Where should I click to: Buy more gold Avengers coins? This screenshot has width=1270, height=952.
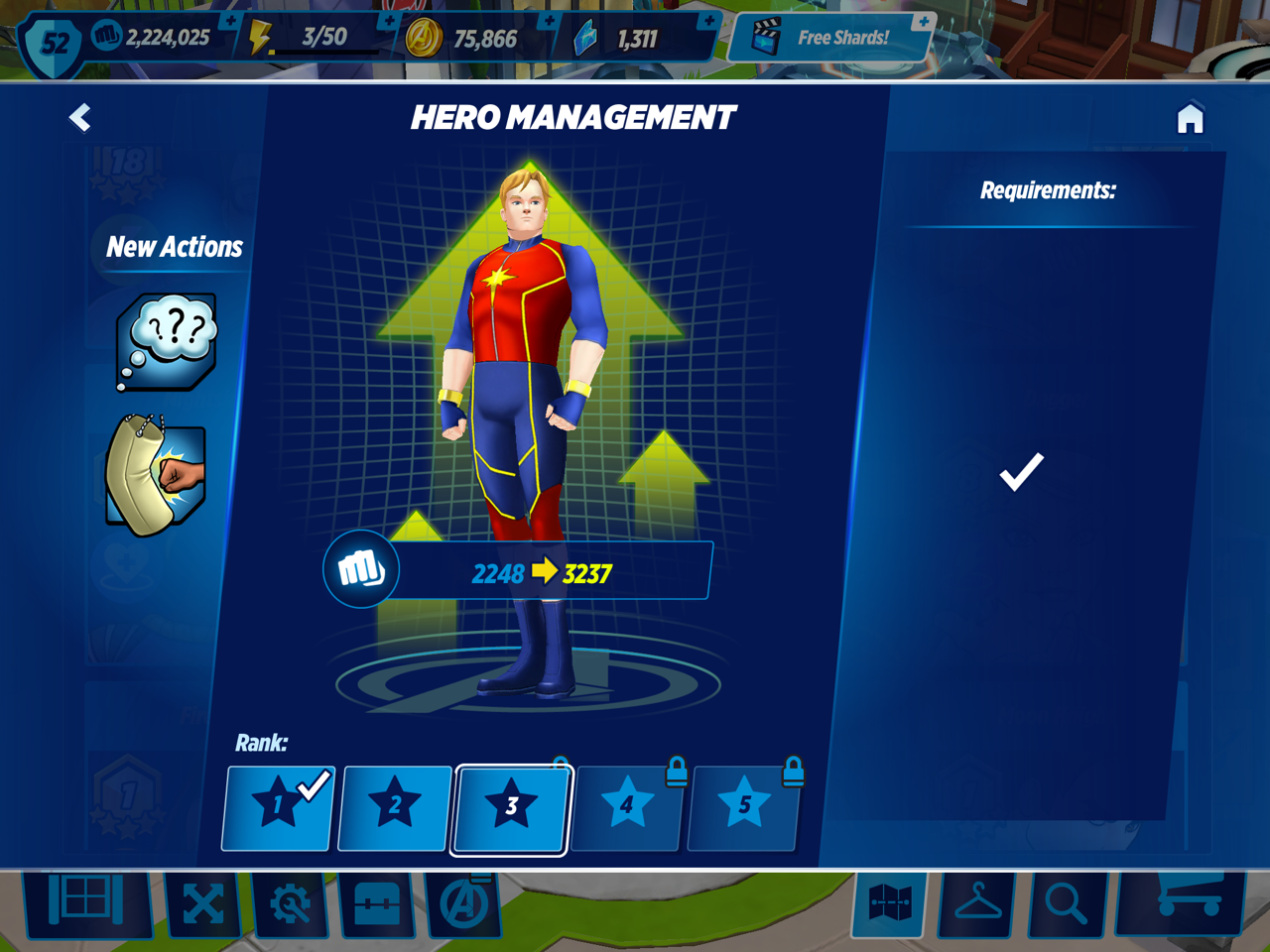tap(549, 21)
